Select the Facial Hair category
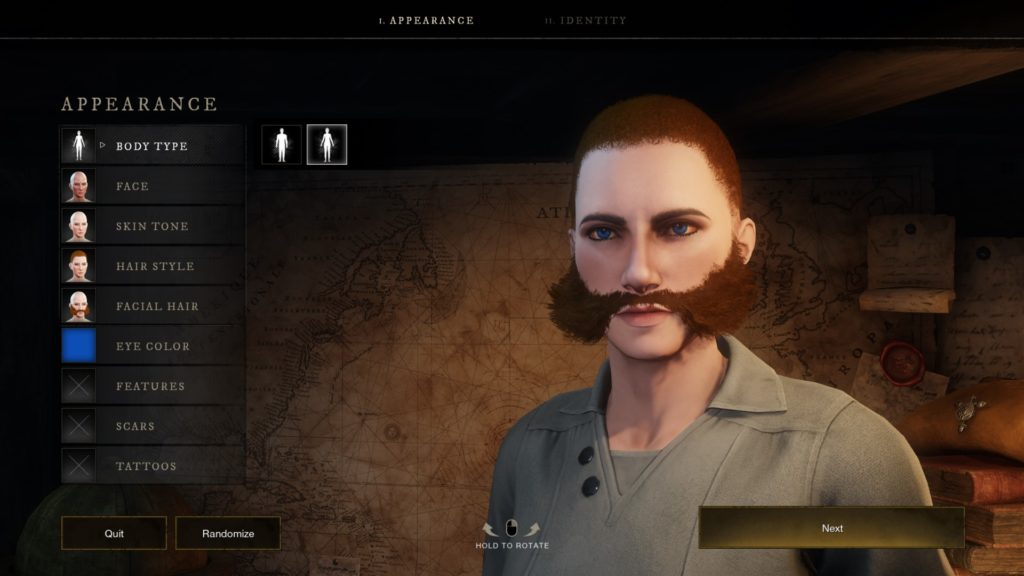The width and height of the screenshot is (1024, 576). (157, 306)
